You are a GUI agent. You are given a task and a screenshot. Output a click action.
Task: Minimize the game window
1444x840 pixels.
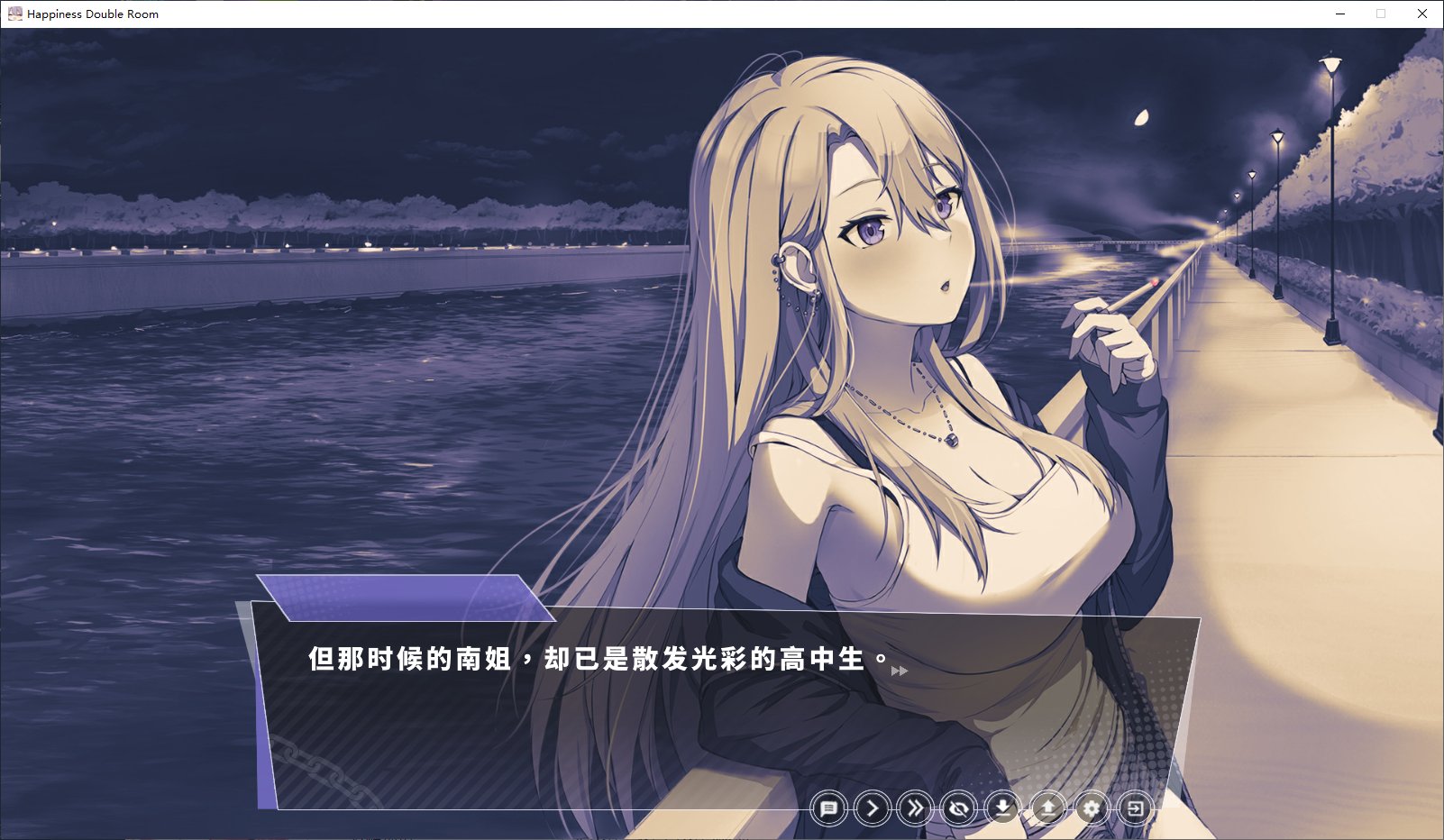point(1342,14)
